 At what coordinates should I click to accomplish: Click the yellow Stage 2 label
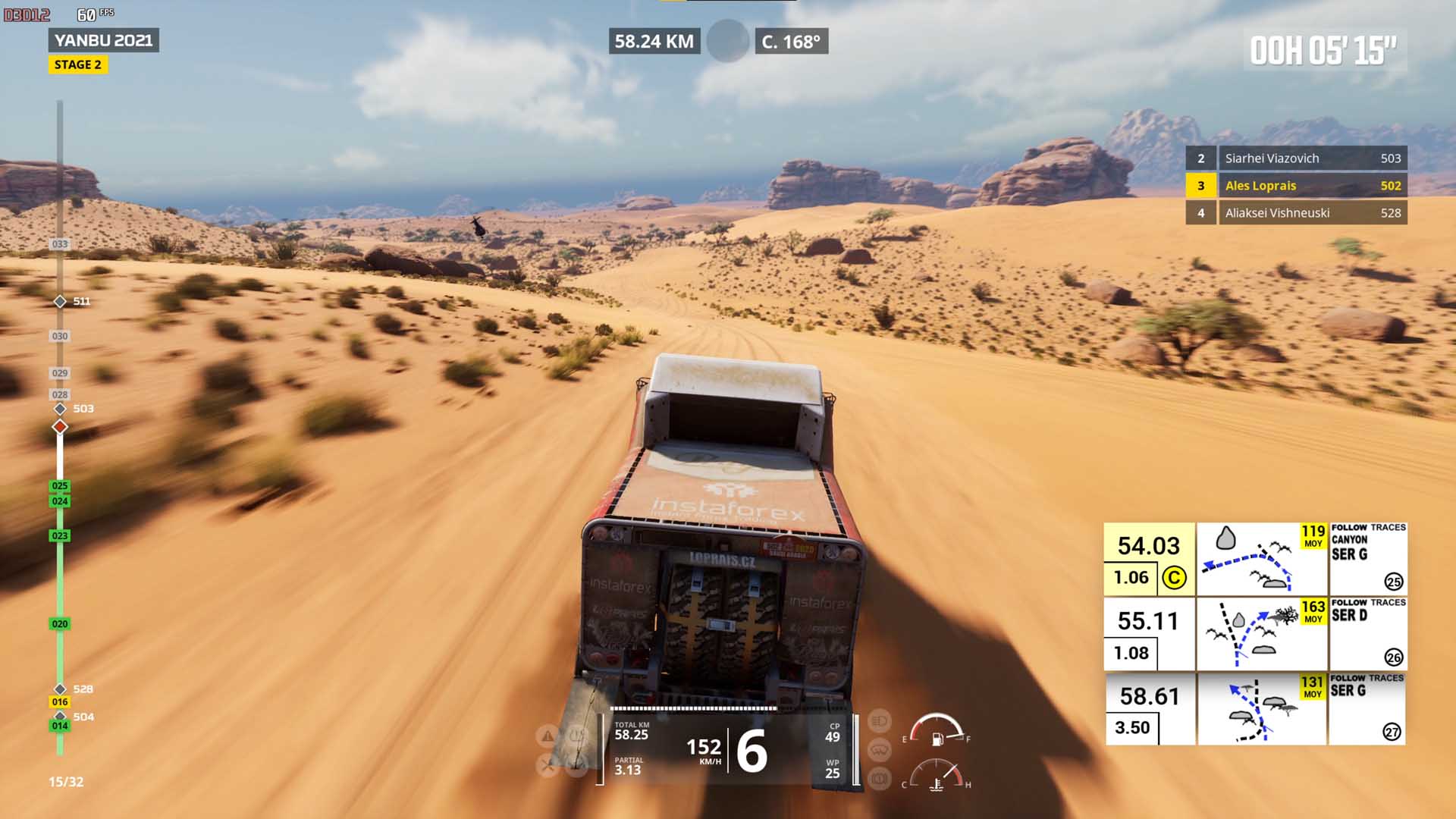(78, 65)
